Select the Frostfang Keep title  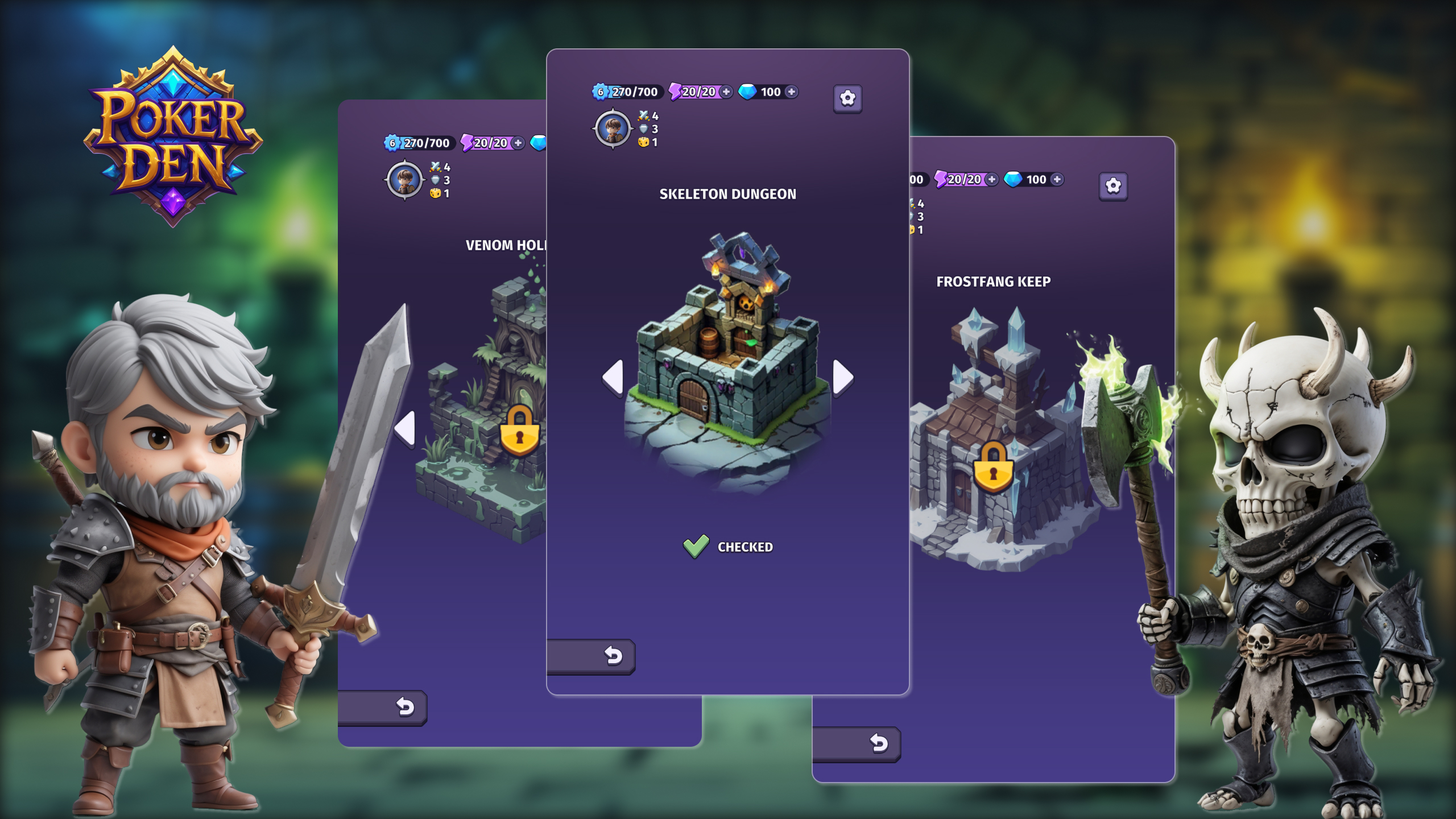pos(994,281)
